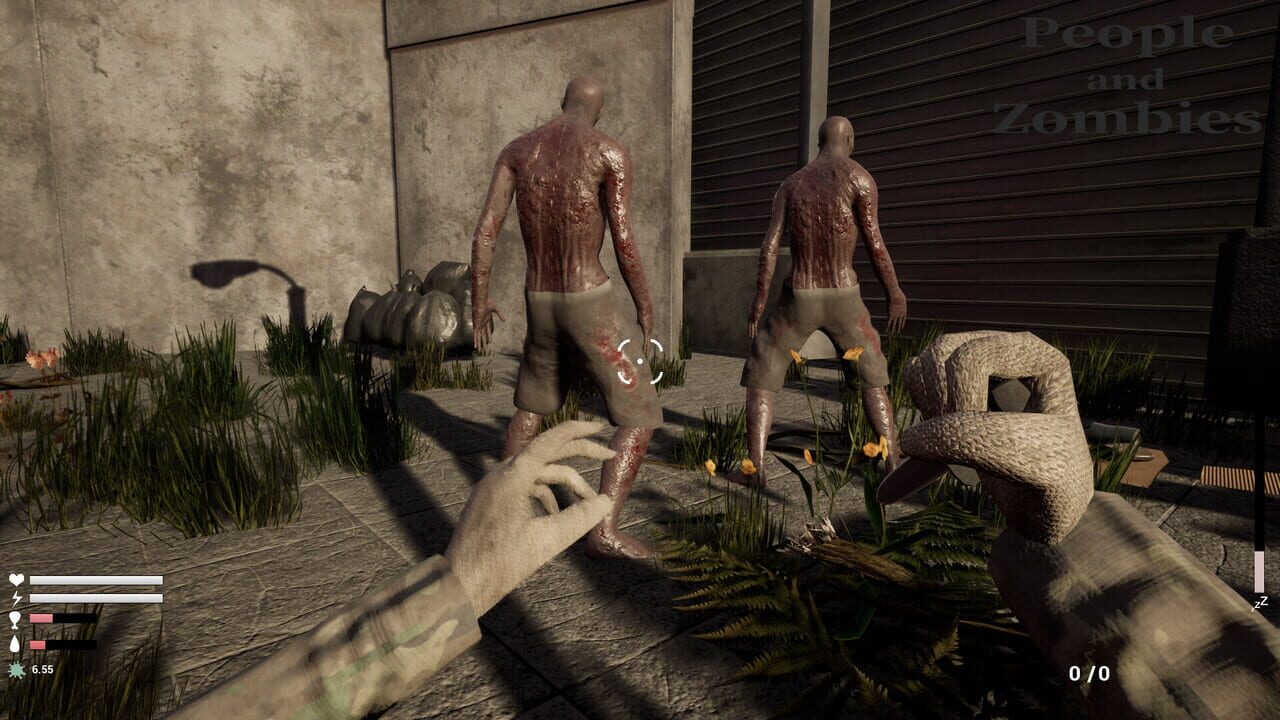Select the lightning stamina icon

[16, 598]
